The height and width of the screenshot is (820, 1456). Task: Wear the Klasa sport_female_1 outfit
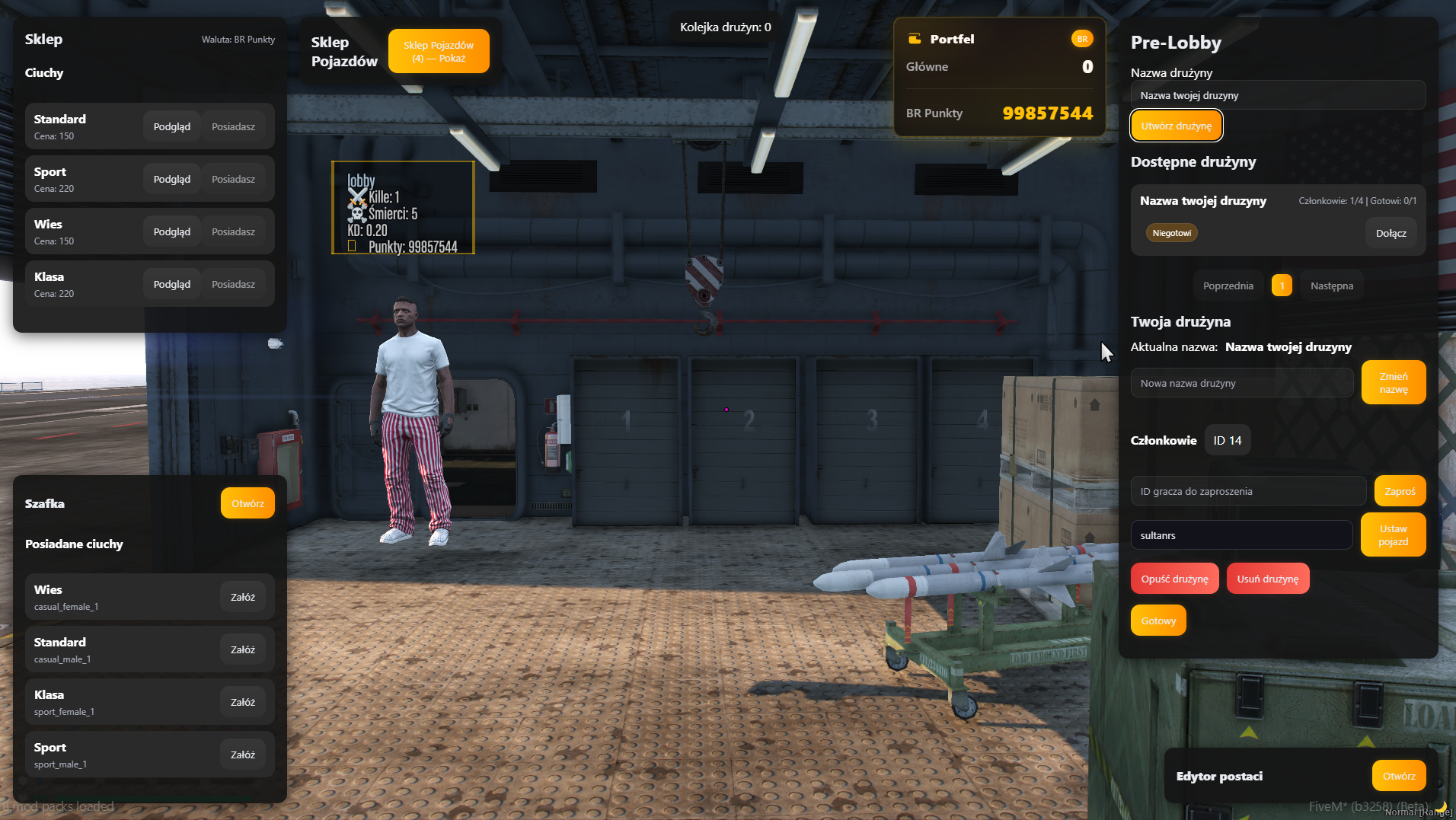click(x=243, y=702)
